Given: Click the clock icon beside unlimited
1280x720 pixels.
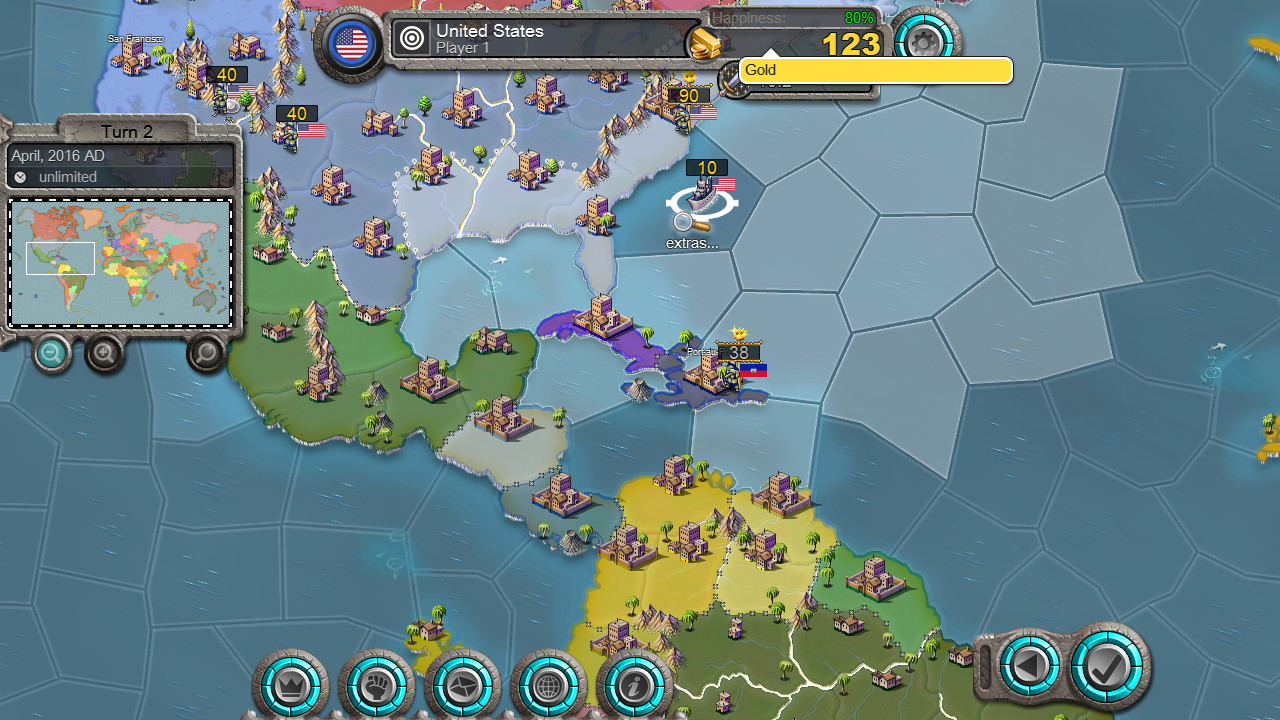Looking at the screenshot, I should (22, 177).
